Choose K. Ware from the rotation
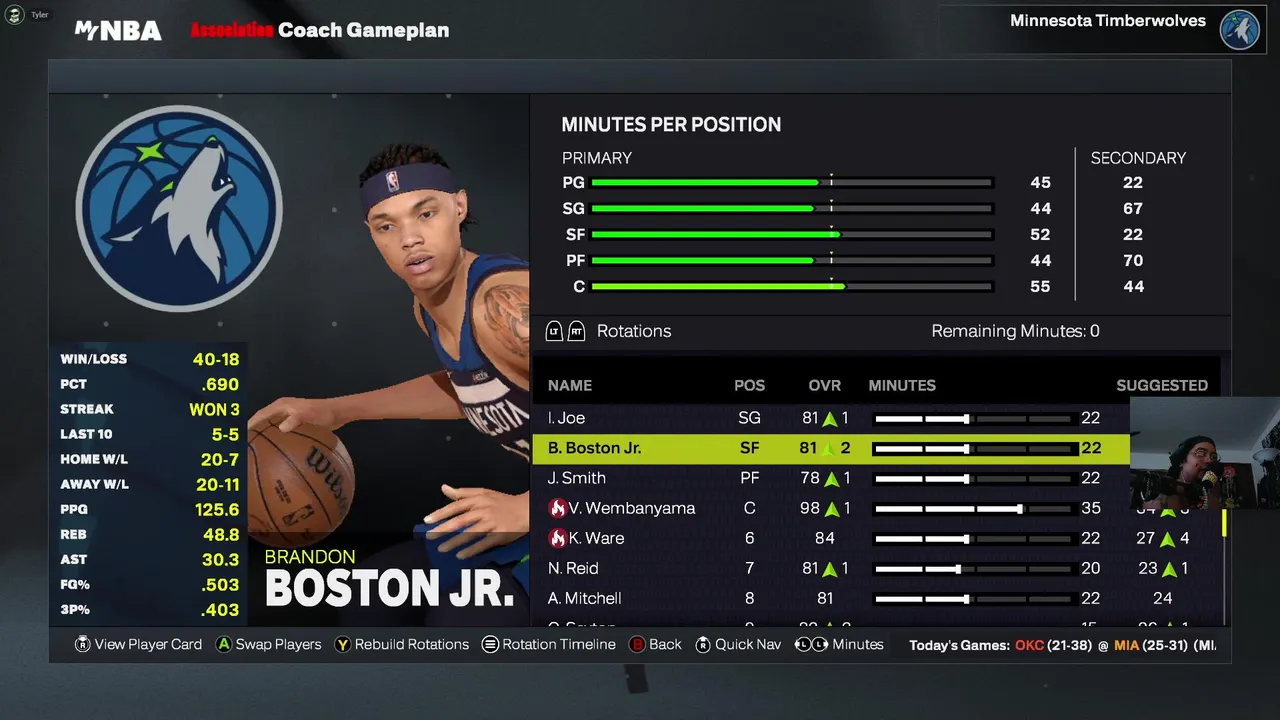 coord(596,538)
